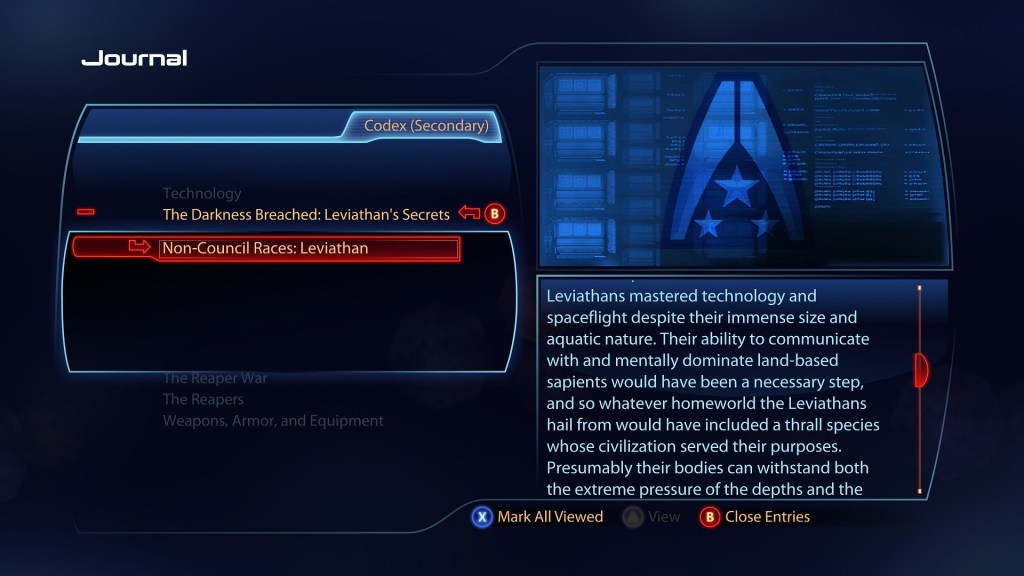Select the Non-Council Races: Leviathan entry
Viewport: 1024px width, 576px height.
[265, 248]
